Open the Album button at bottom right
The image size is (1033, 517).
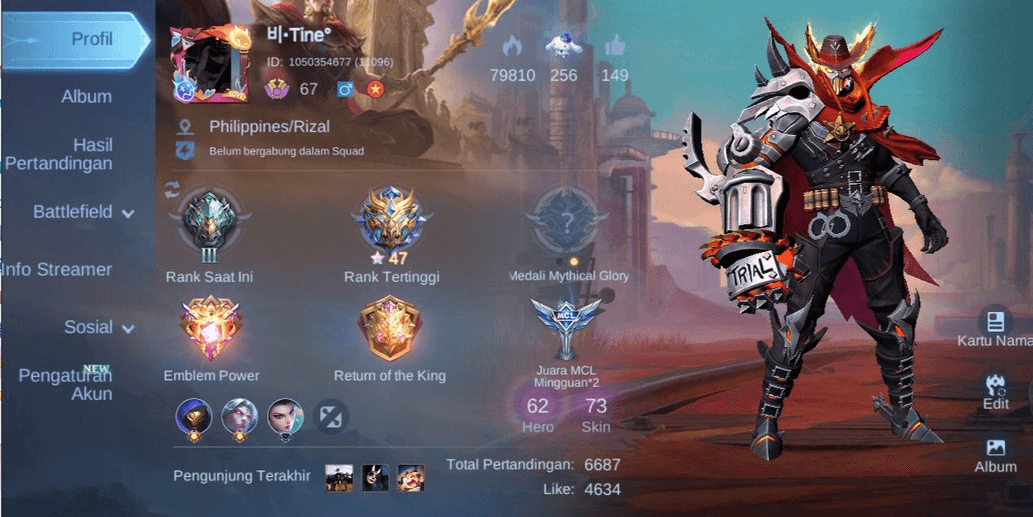tap(995, 455)
